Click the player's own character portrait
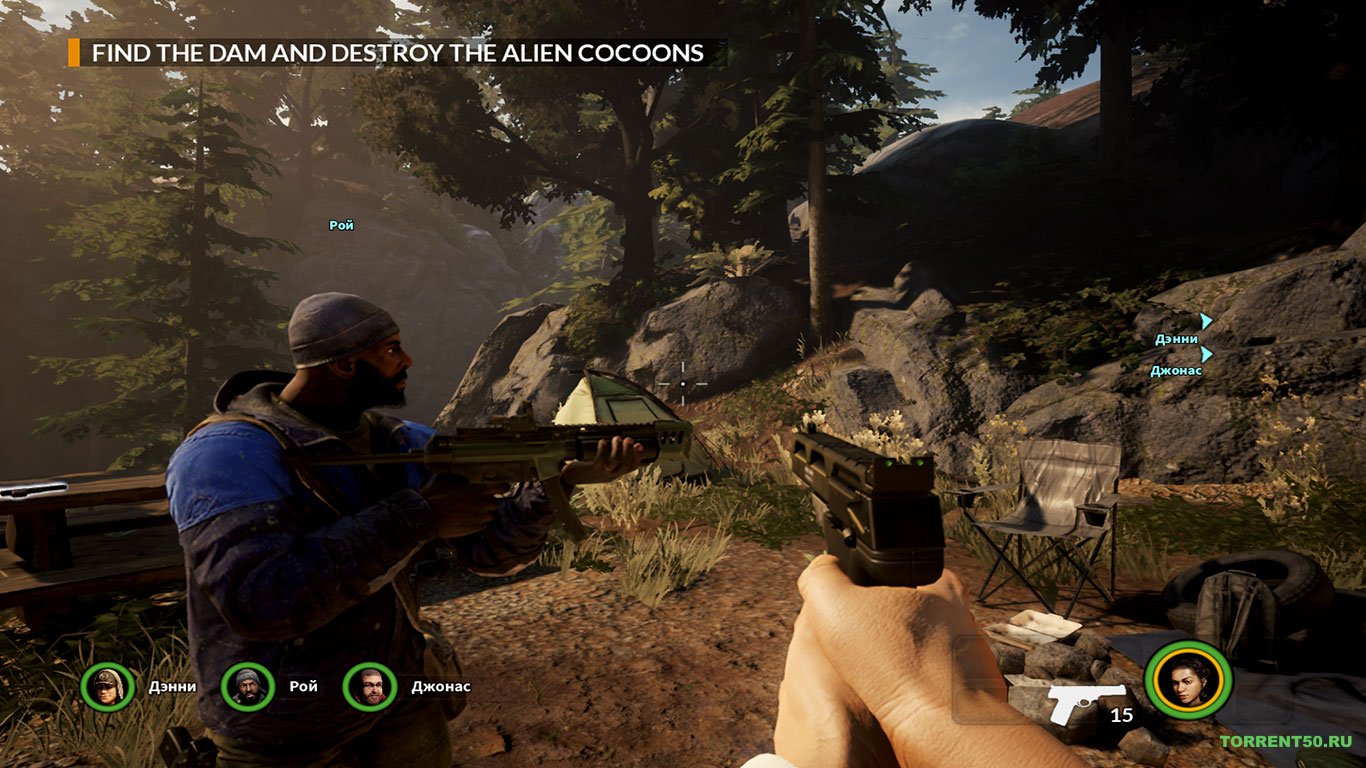1366x768 pixels. 1188,681
